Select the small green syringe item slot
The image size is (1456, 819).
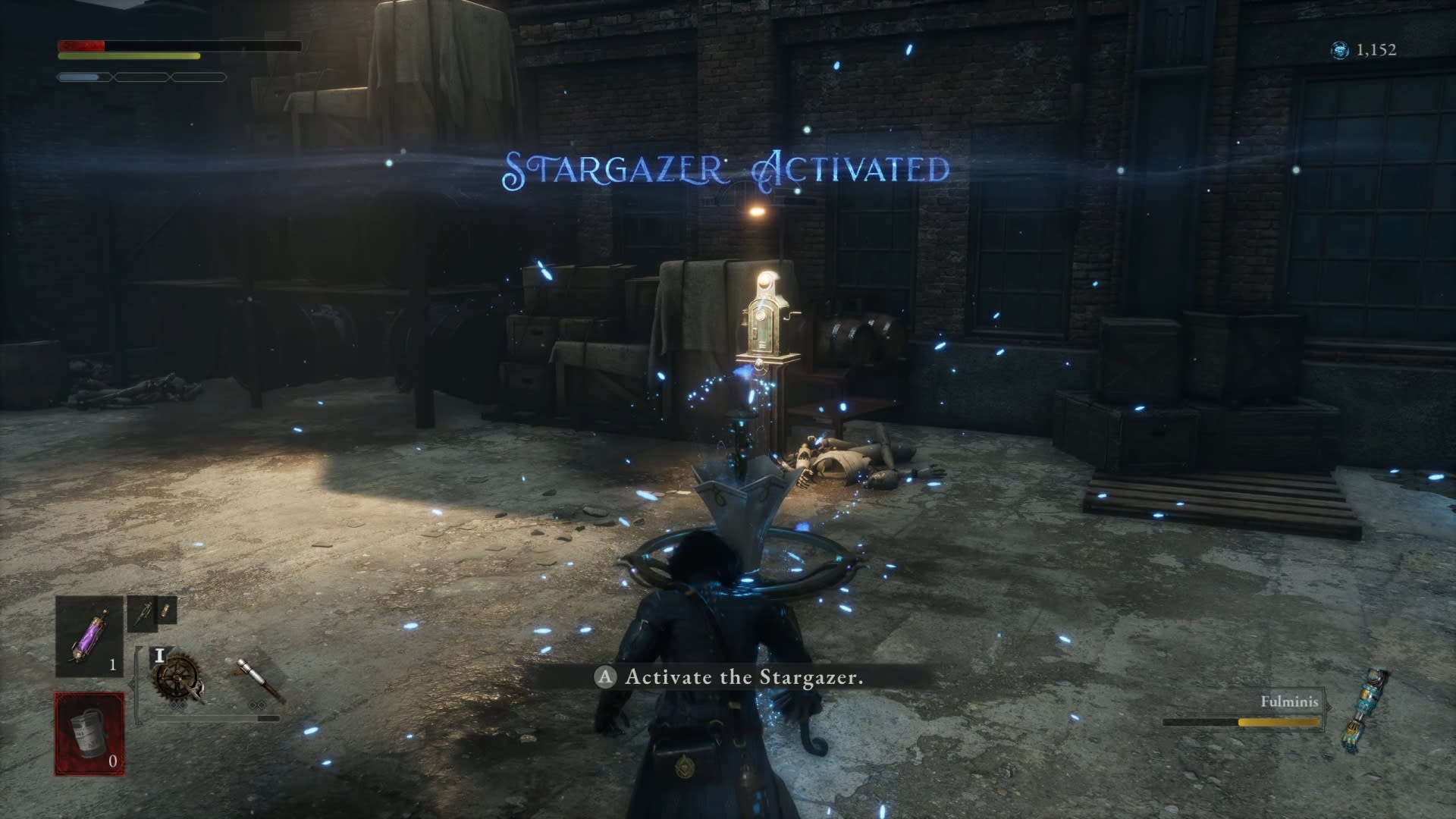point(143,613)
